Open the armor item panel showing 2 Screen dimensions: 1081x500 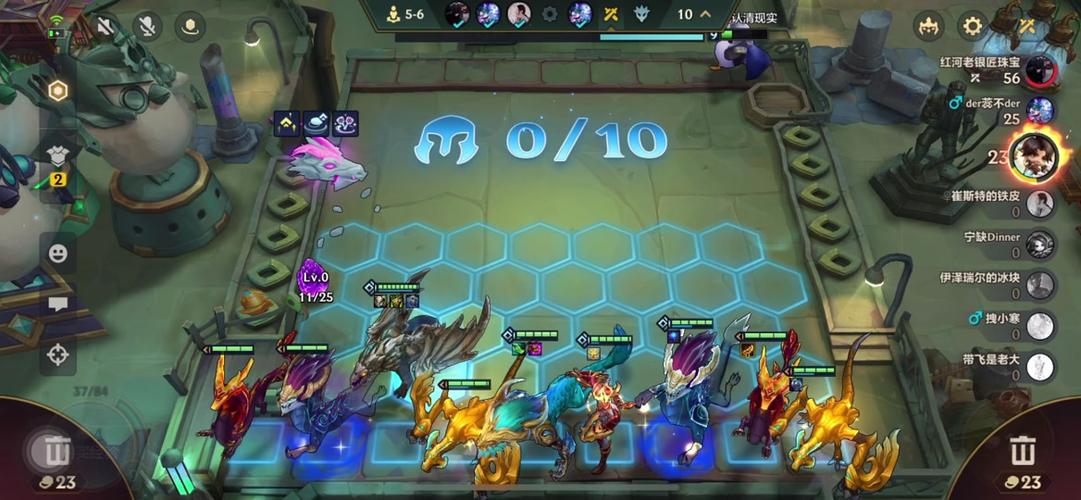coord(58,158)
